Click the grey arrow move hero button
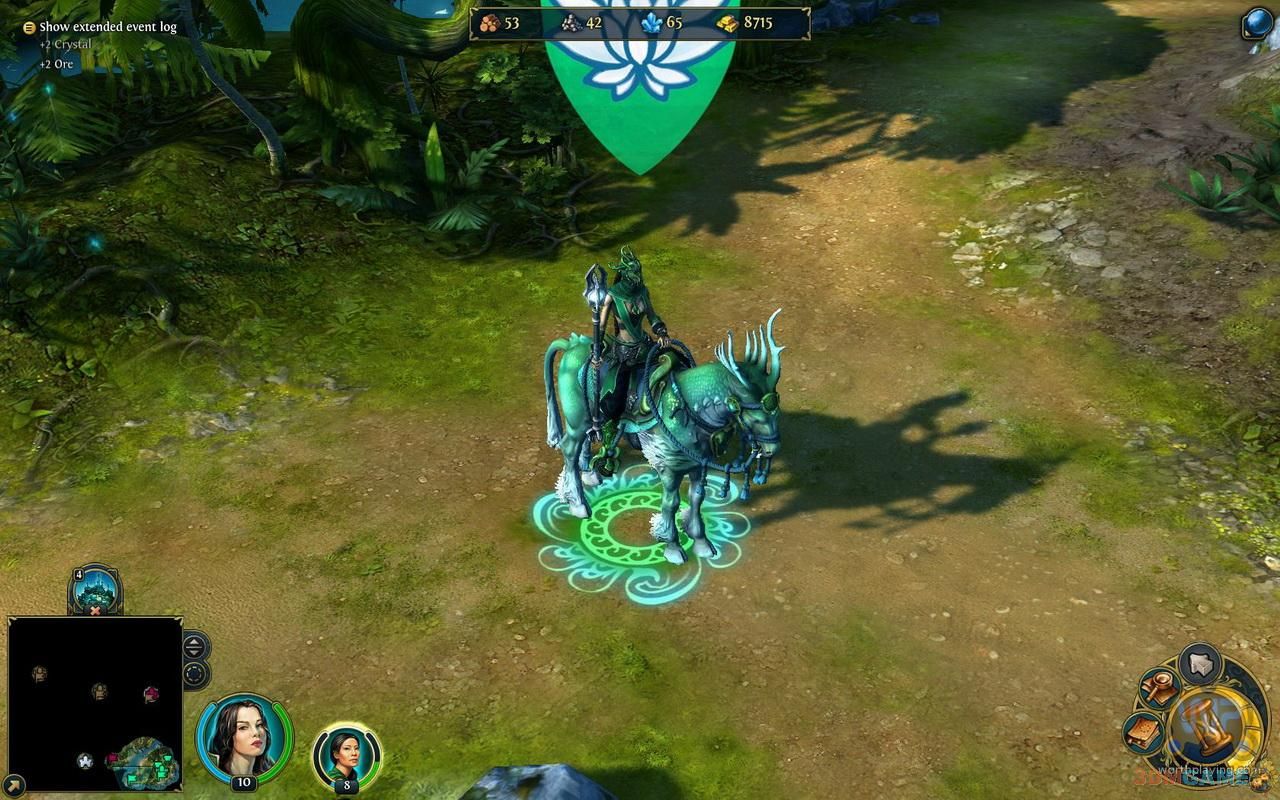This screenshot has height=800, width=1280. 1199,664
